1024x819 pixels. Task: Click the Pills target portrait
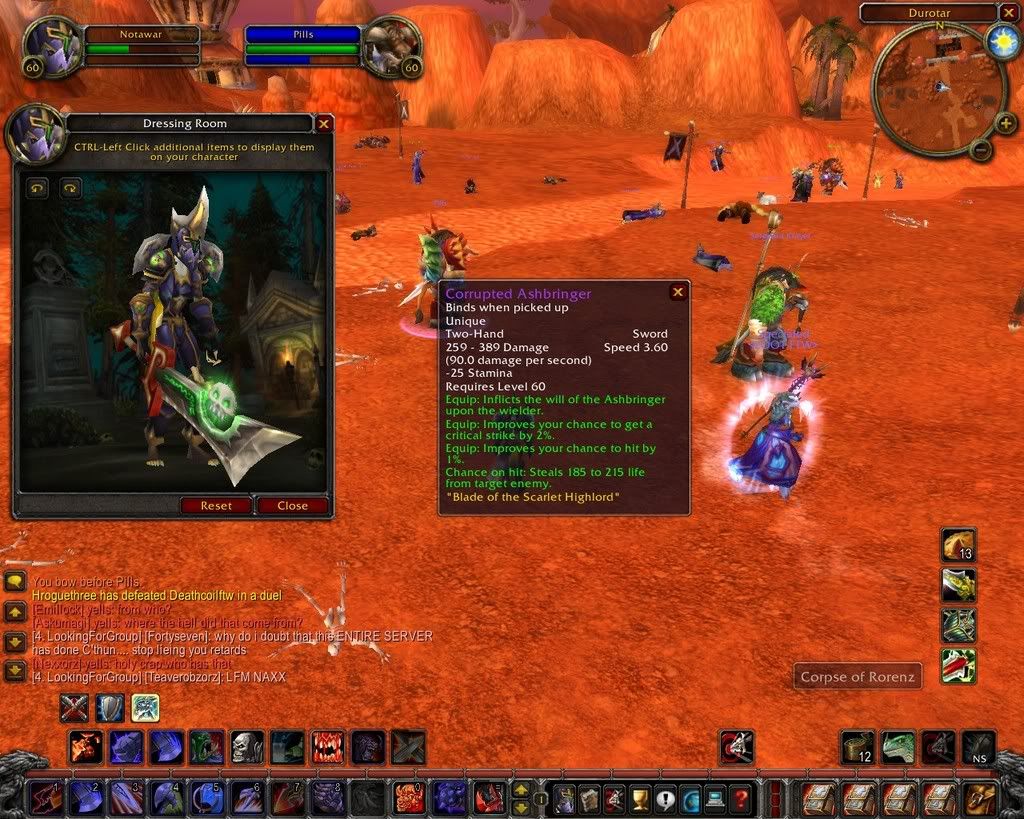click(392, 47)
